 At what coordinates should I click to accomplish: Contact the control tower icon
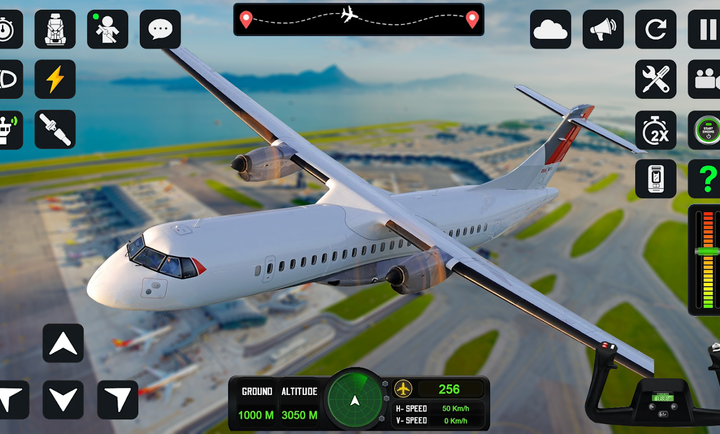point(7,128)
